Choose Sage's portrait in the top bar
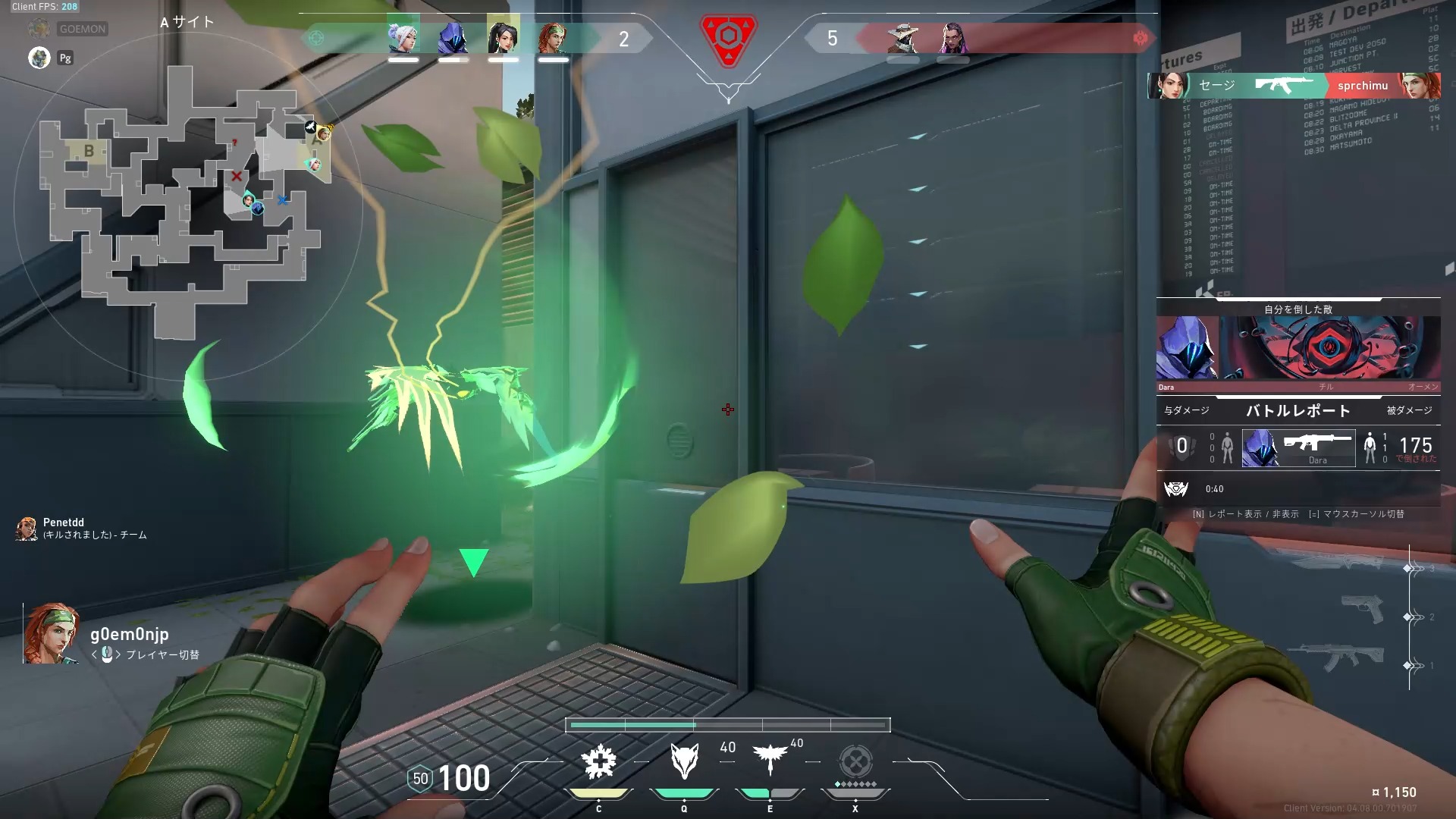 [x=503, y=38]
